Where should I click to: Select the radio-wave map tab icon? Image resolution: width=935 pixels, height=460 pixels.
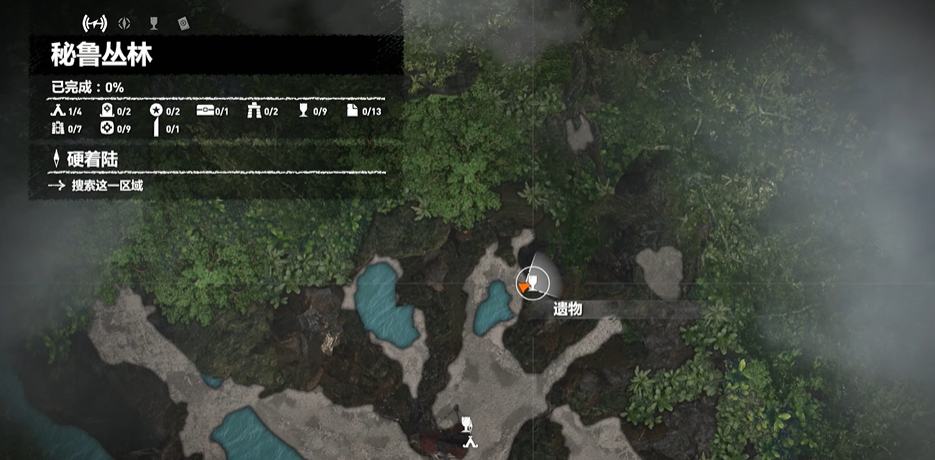point(94,22)
